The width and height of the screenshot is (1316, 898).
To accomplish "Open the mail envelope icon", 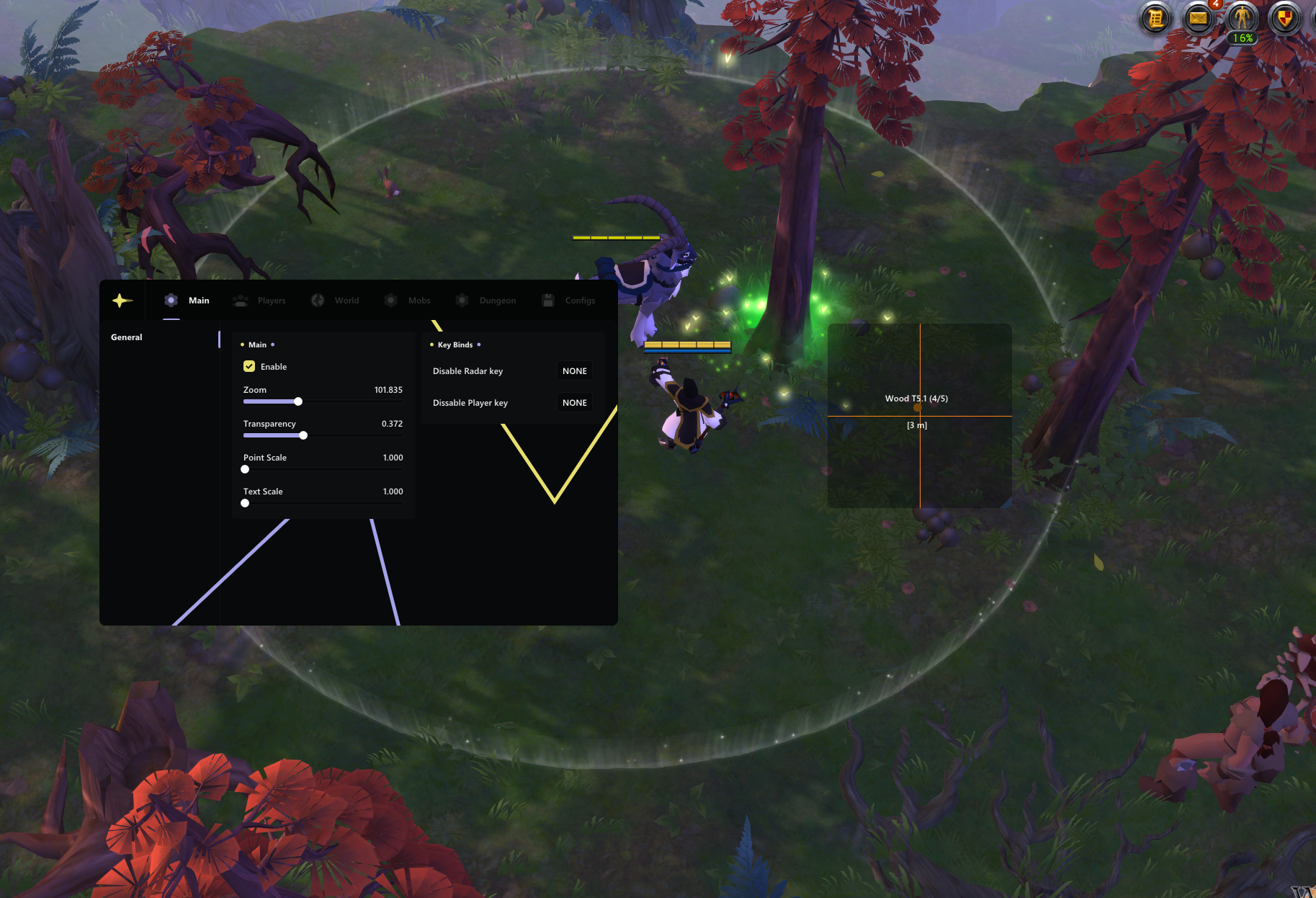I will pyautogui.click(x=1199, y=18).
